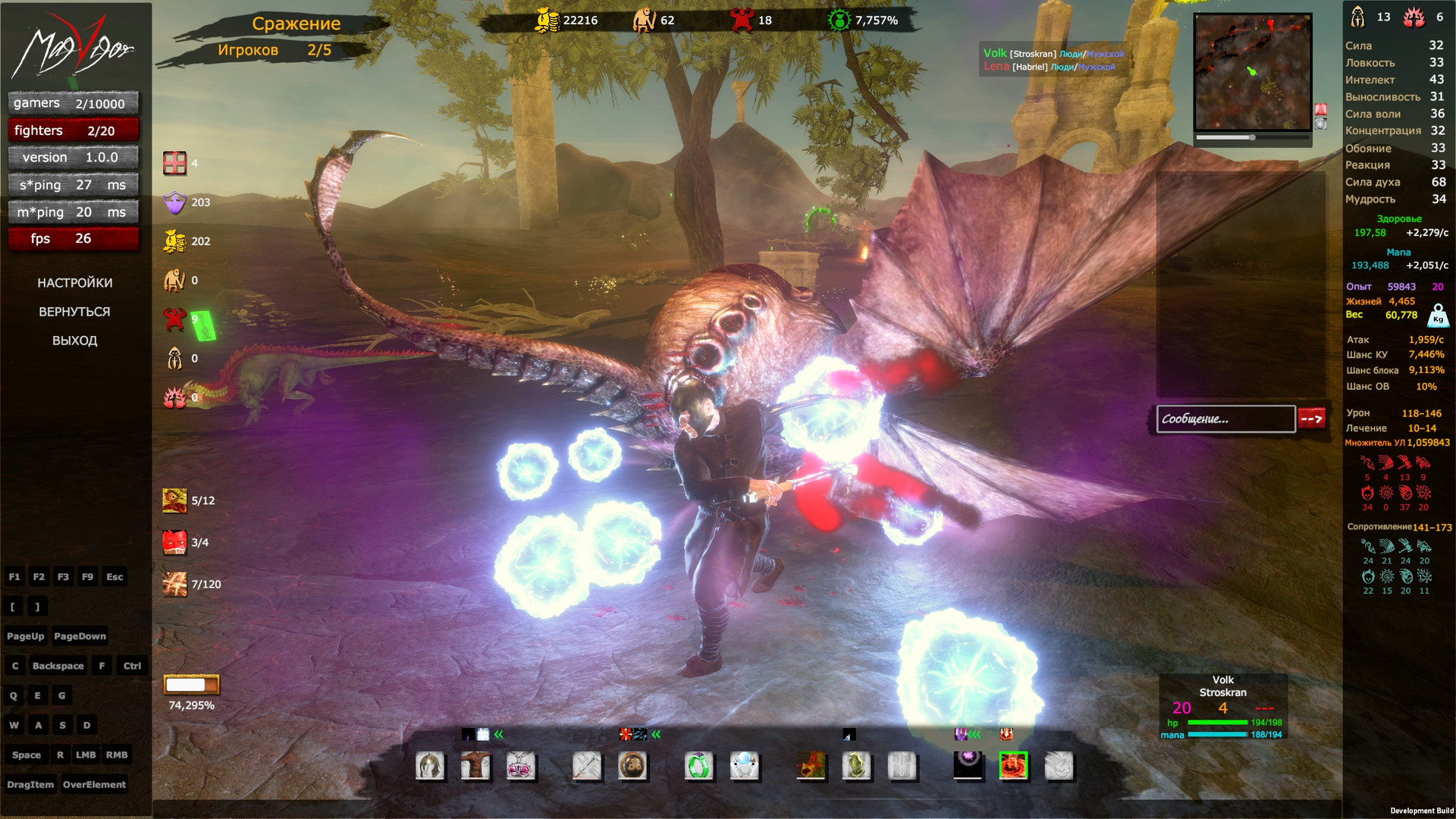Activate the purple orb spell slot

[x=968, y=765]
